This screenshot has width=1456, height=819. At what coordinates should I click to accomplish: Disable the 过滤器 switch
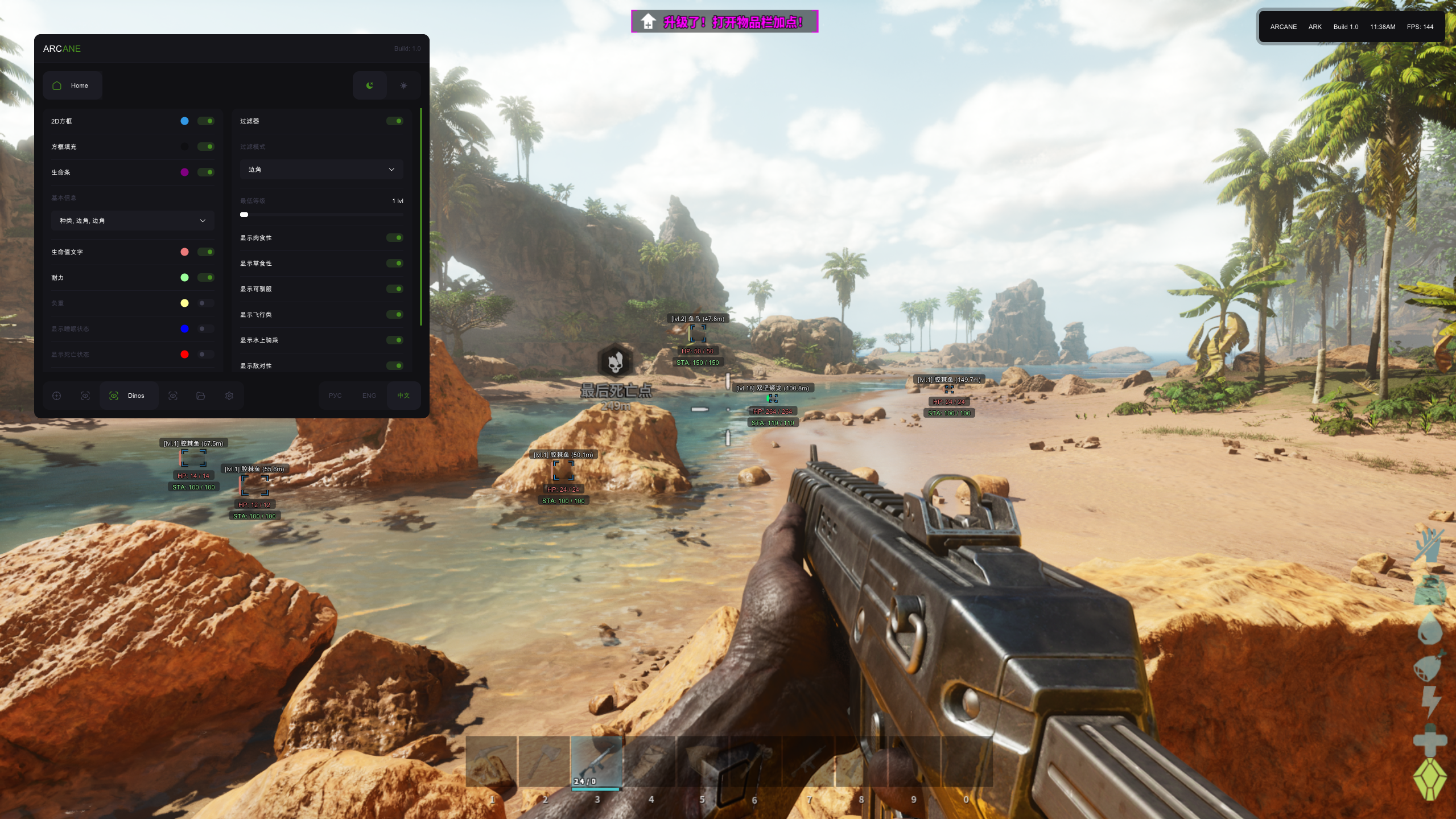tap(394, 121)
